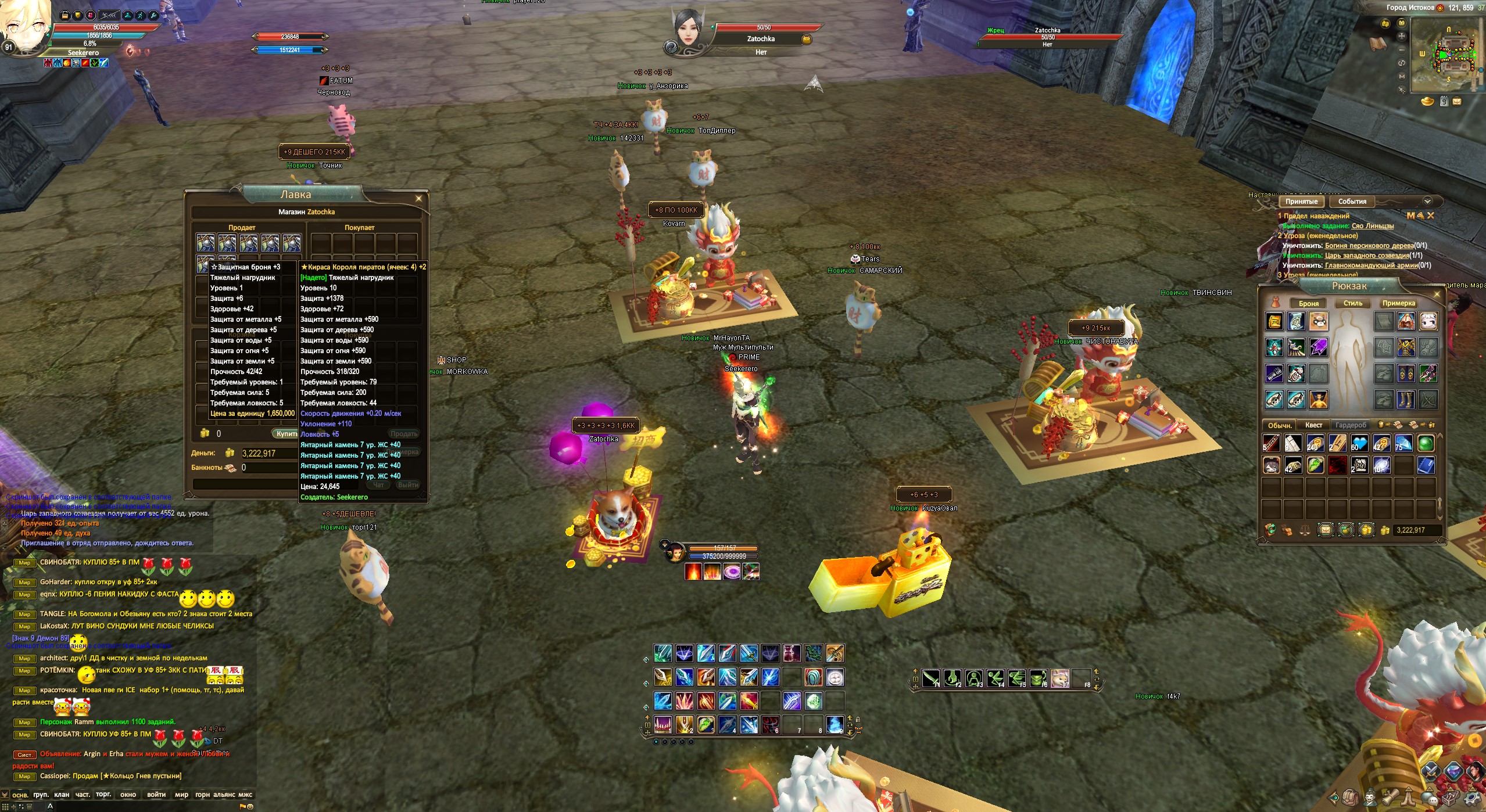Open the мир chat channel

tap(181, 795)
